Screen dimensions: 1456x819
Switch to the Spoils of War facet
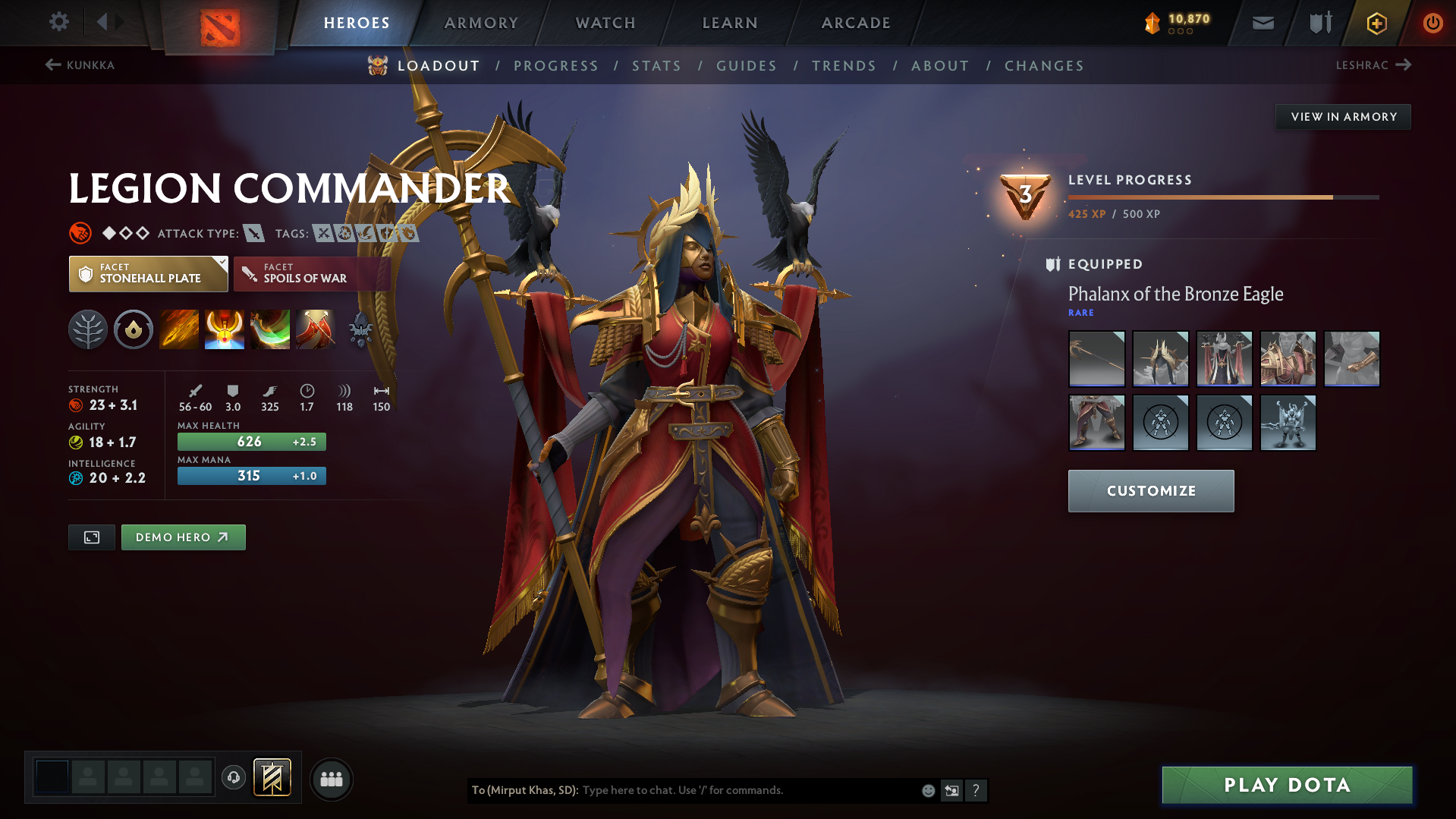pyautogui.click(x=311, y=273)
